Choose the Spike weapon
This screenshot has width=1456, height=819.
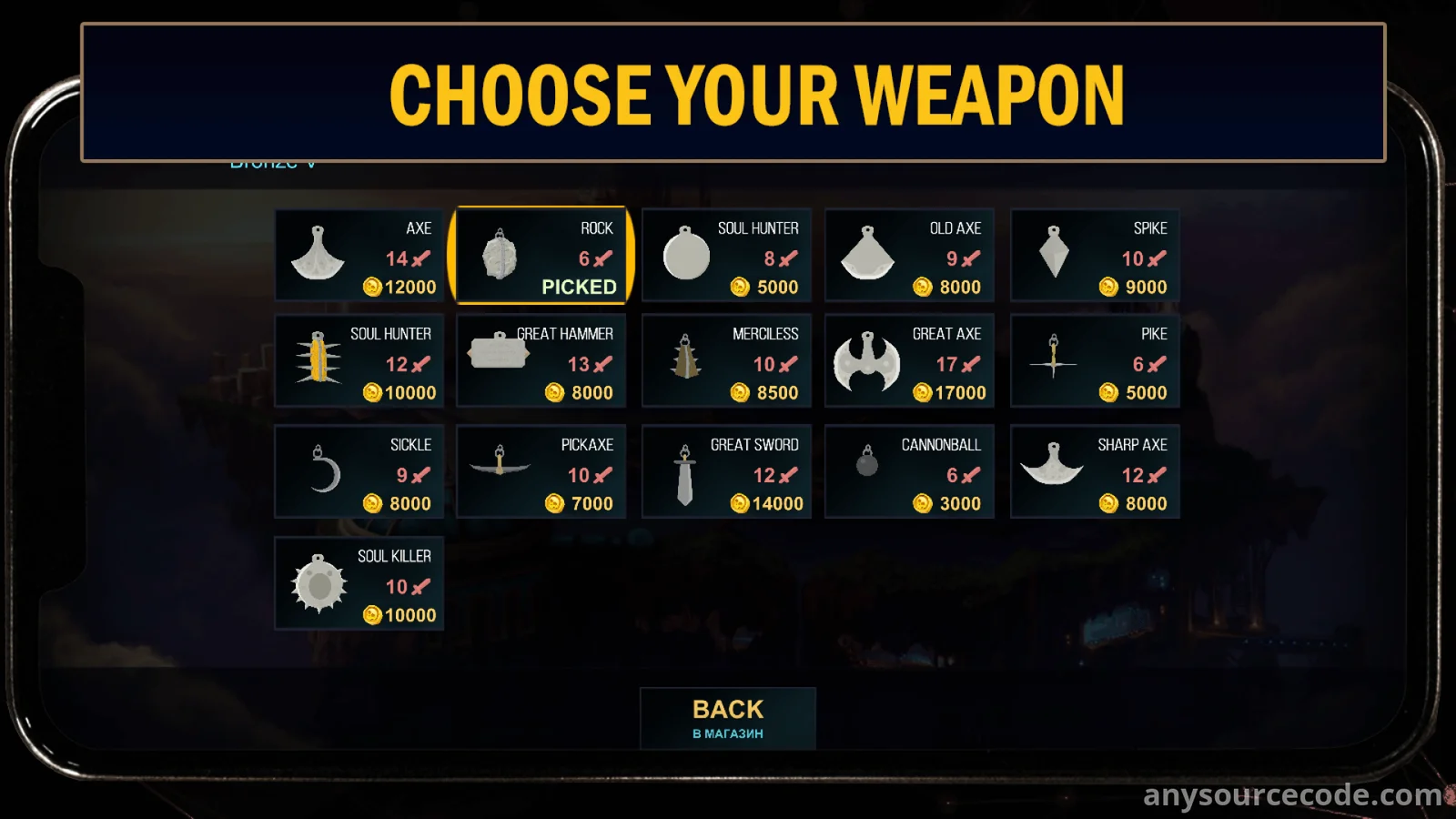[x=1095, y=256]
